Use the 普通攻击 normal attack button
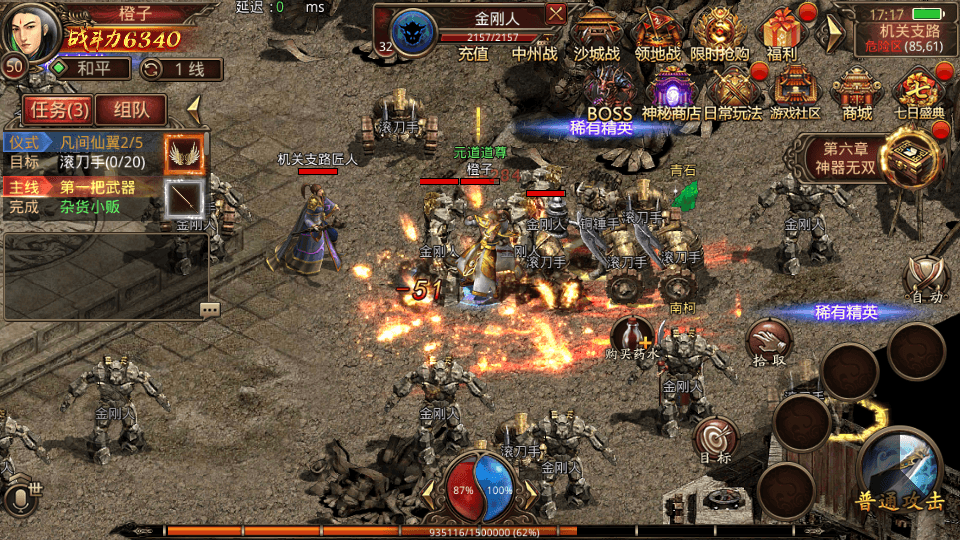Viewport: 960px width, 540px height. tap(900, 470)
